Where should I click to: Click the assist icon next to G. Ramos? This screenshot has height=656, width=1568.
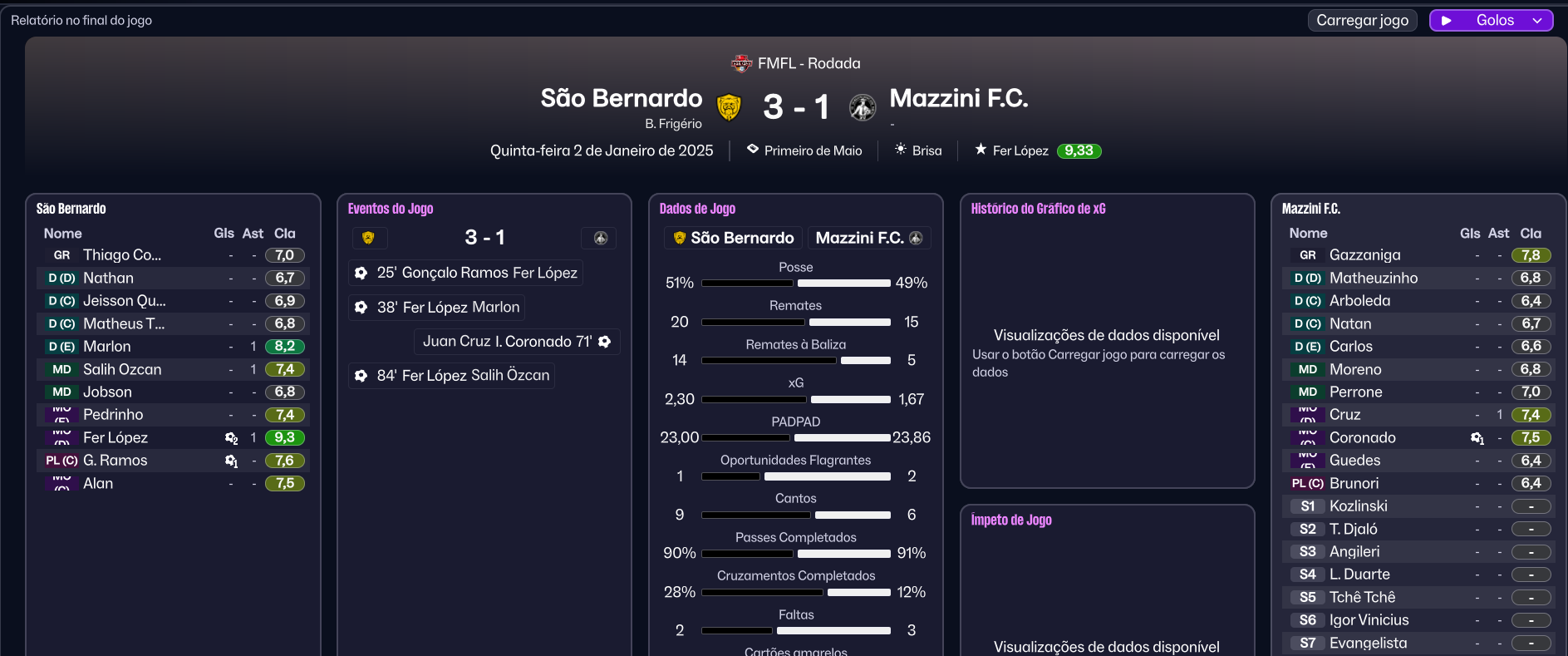231,461
